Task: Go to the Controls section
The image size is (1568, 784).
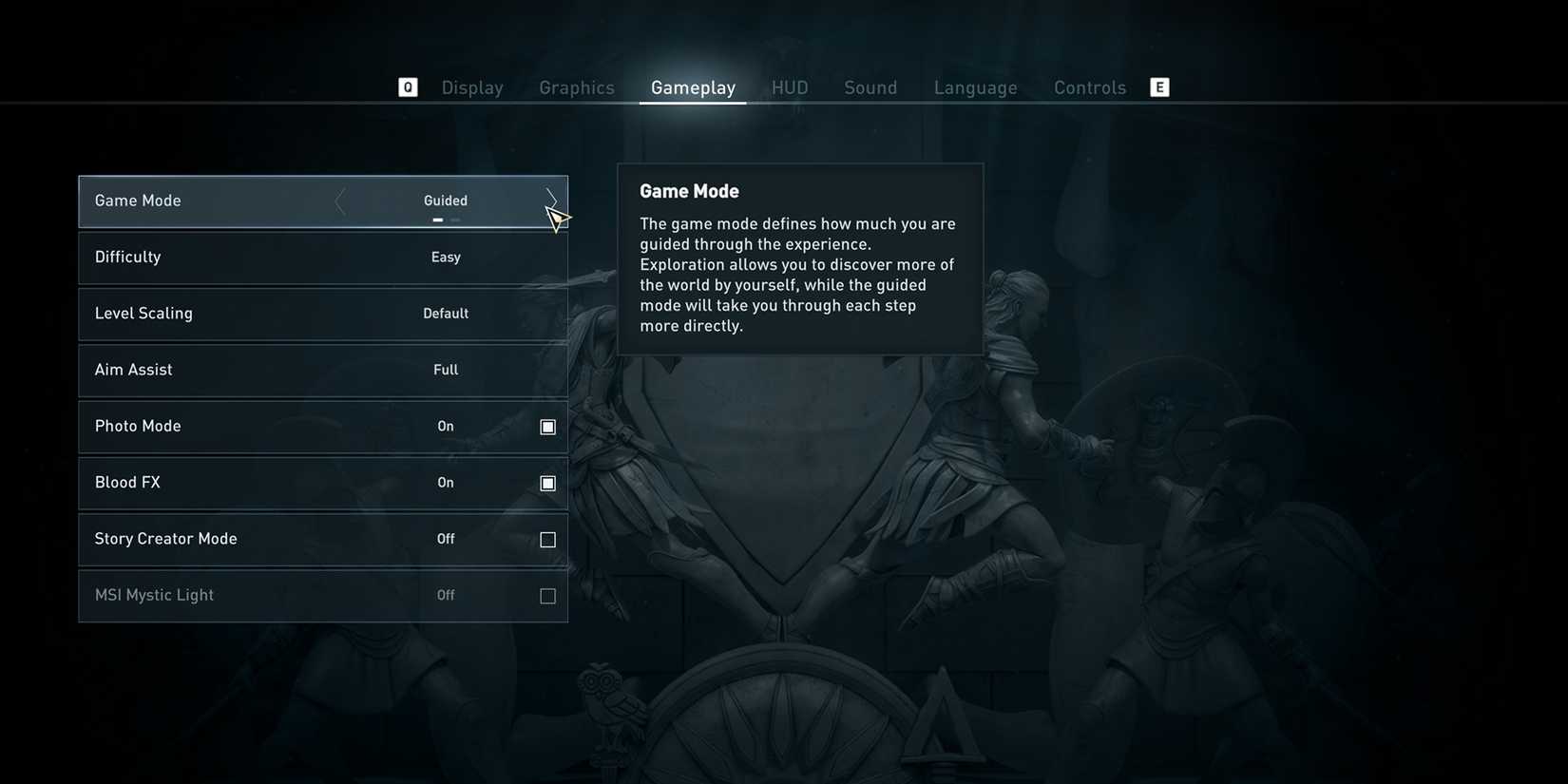Action: [1090, 86]
